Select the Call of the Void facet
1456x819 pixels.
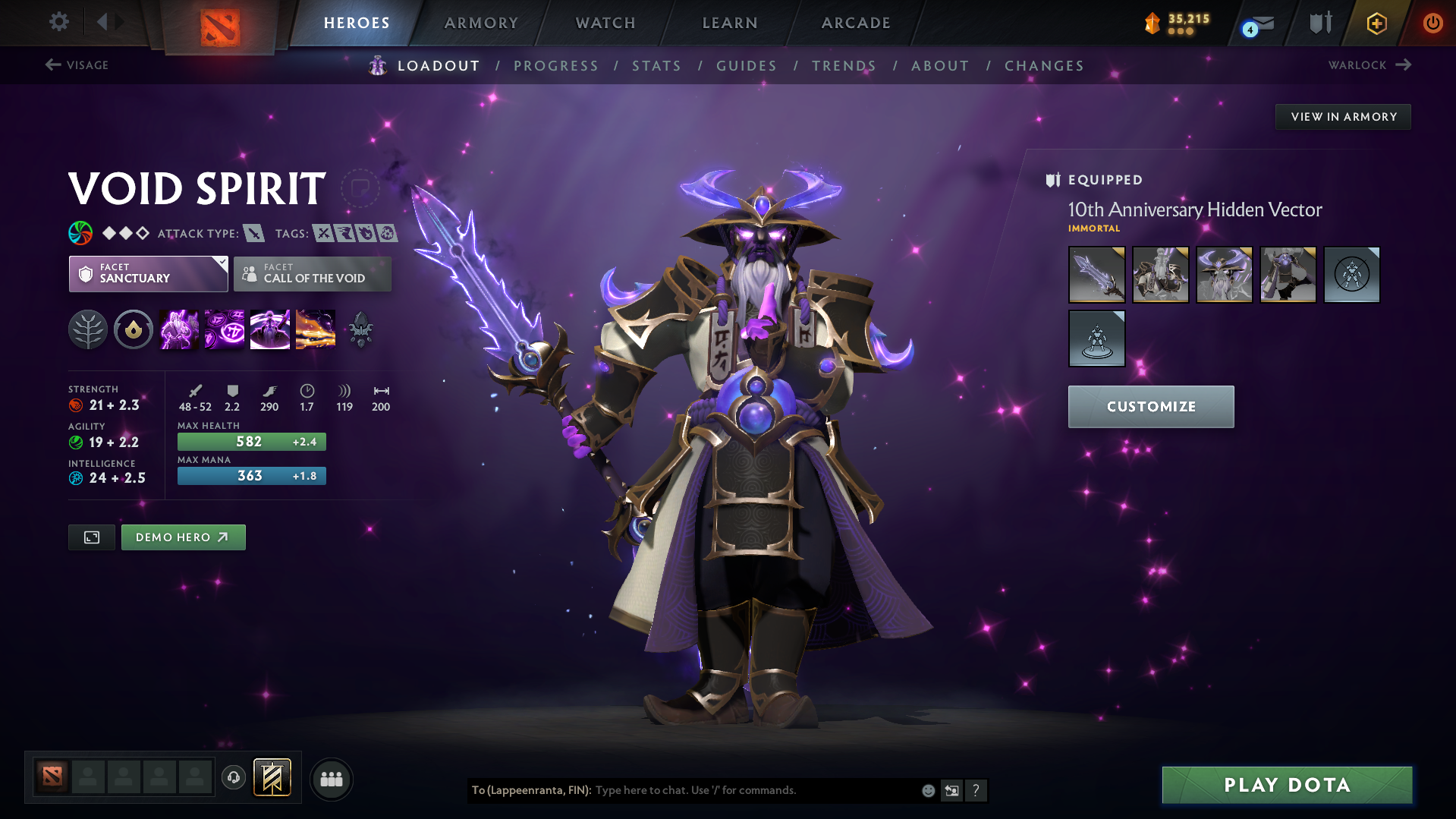pos(312,274)
